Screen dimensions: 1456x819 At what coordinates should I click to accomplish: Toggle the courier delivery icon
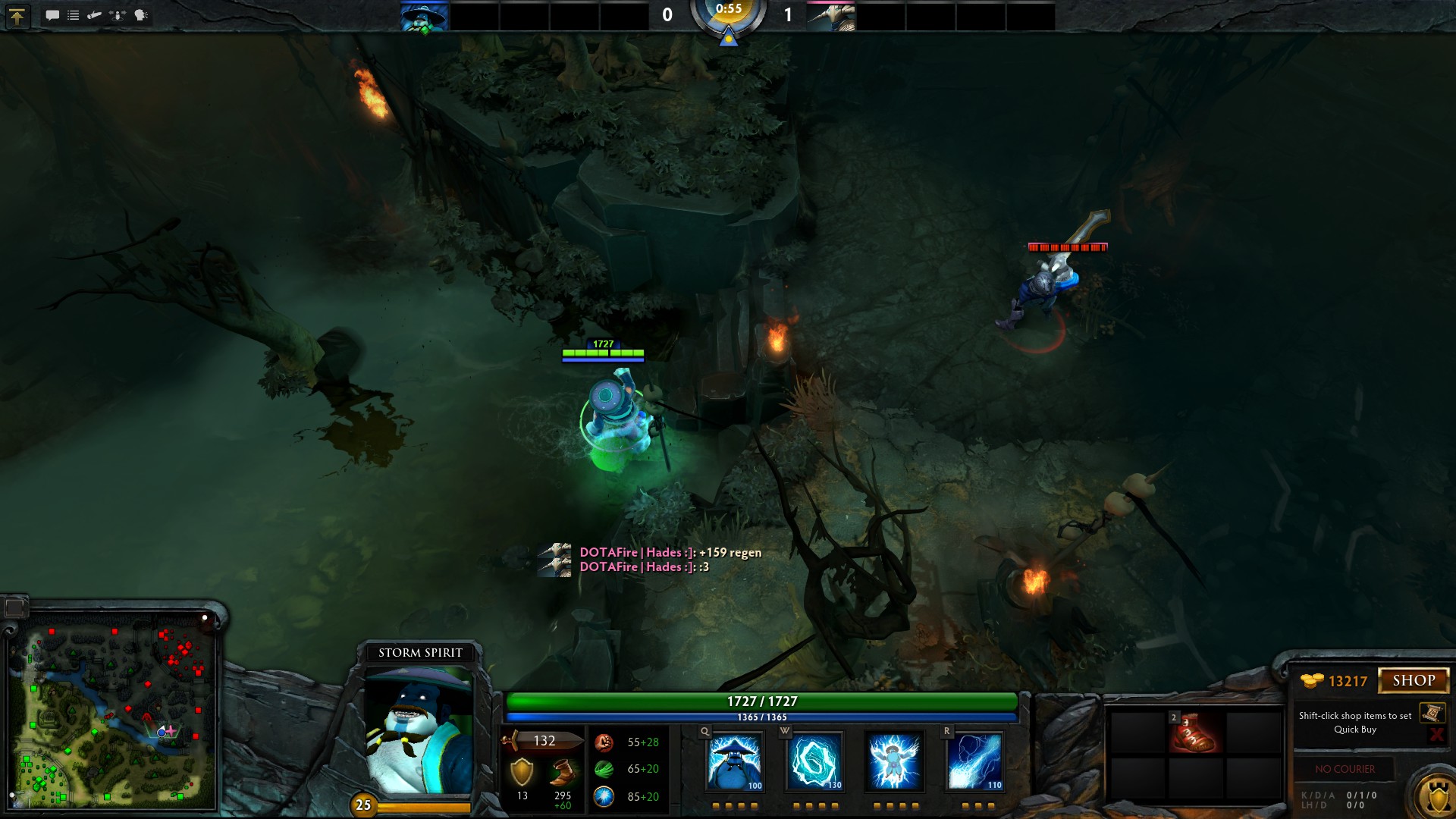click(93, 14)
